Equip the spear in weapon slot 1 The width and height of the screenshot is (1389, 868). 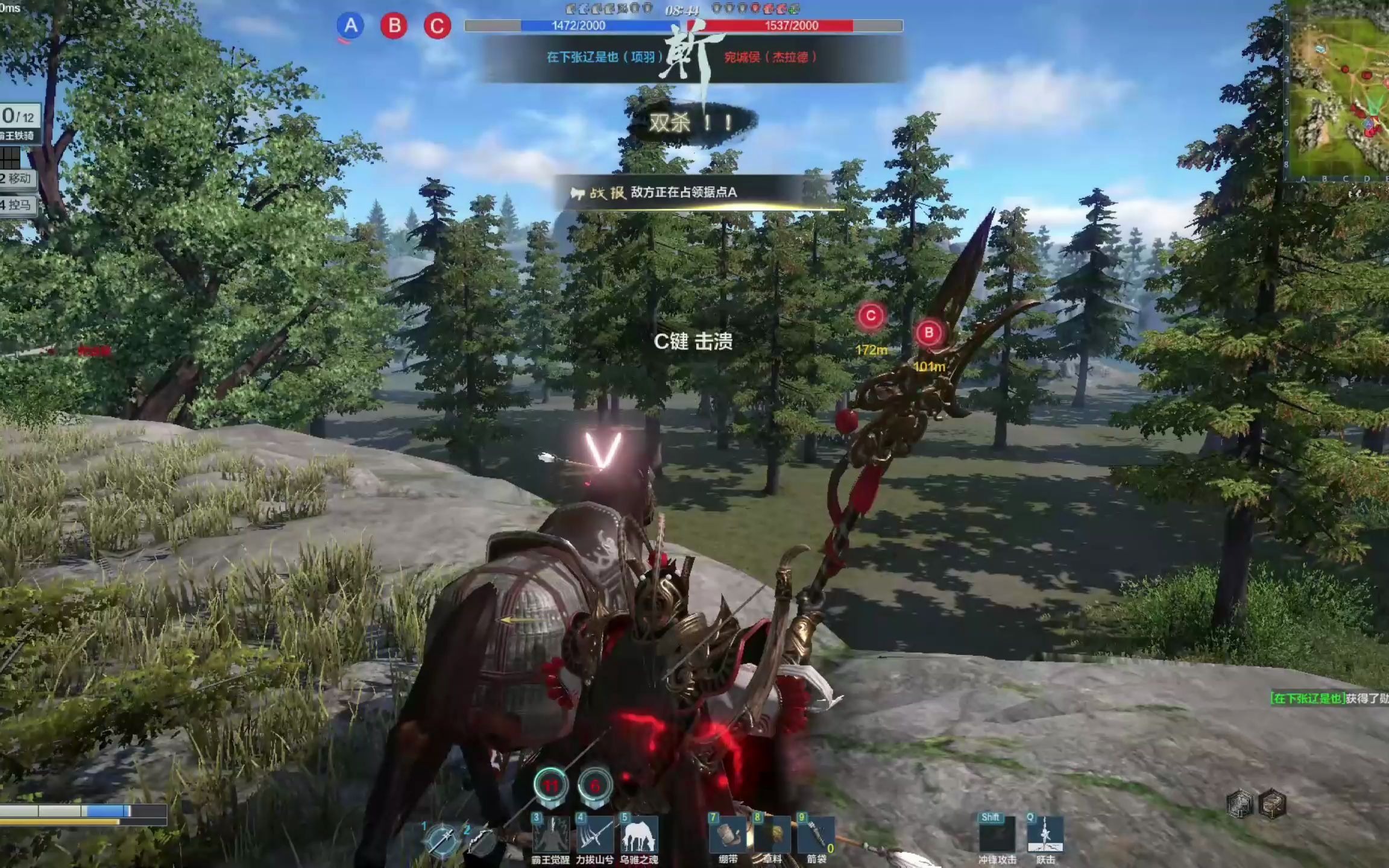point(441,839)
